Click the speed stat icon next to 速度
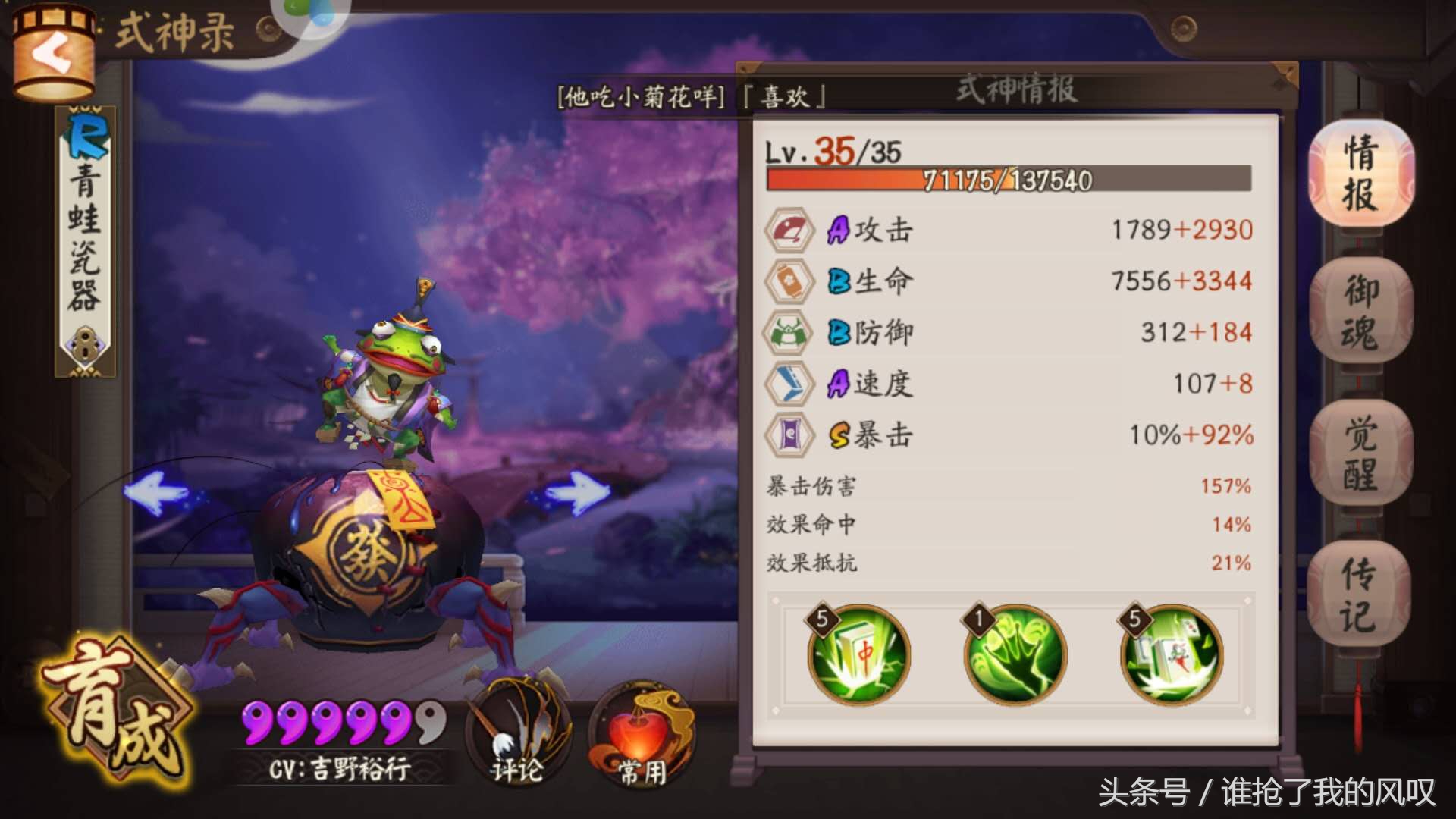The height and width of the screenshot is (819, 1456). [789, 384]
